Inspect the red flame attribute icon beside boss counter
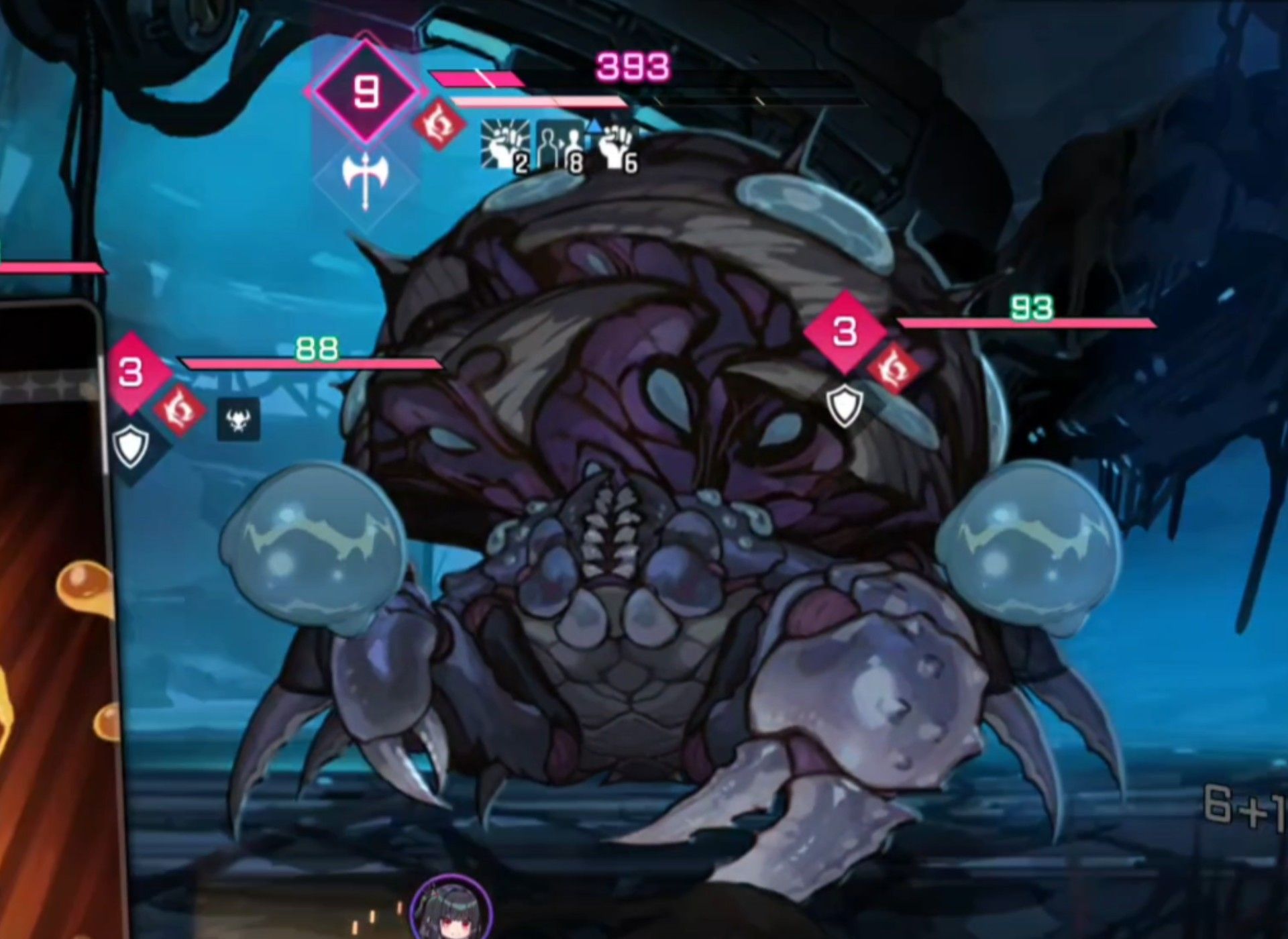 [439, 125]
